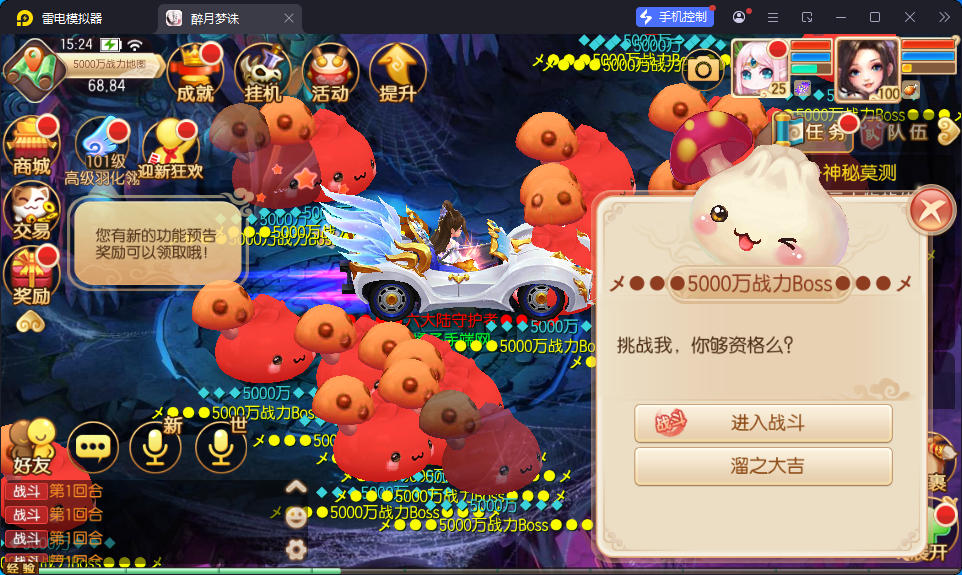Screen dimensions: 962x575
Task: Claim rewards via the 奖励 icon
Action: coord(31,276)
